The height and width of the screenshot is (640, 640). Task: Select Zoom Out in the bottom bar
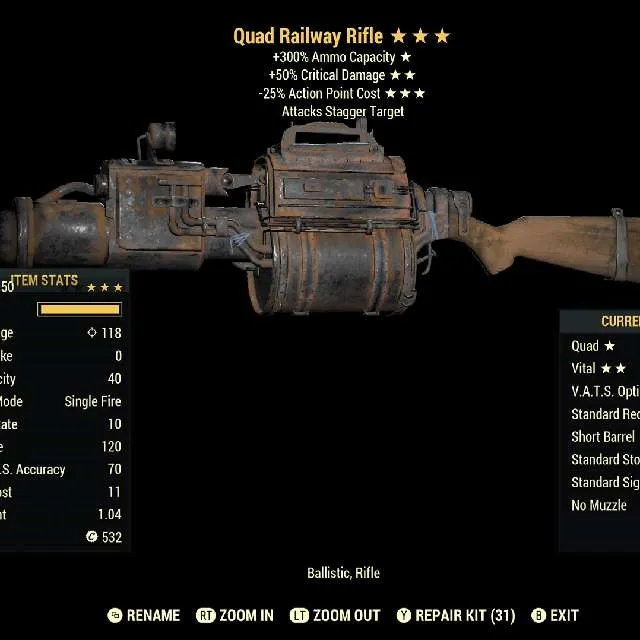click(x=335, y=616)
